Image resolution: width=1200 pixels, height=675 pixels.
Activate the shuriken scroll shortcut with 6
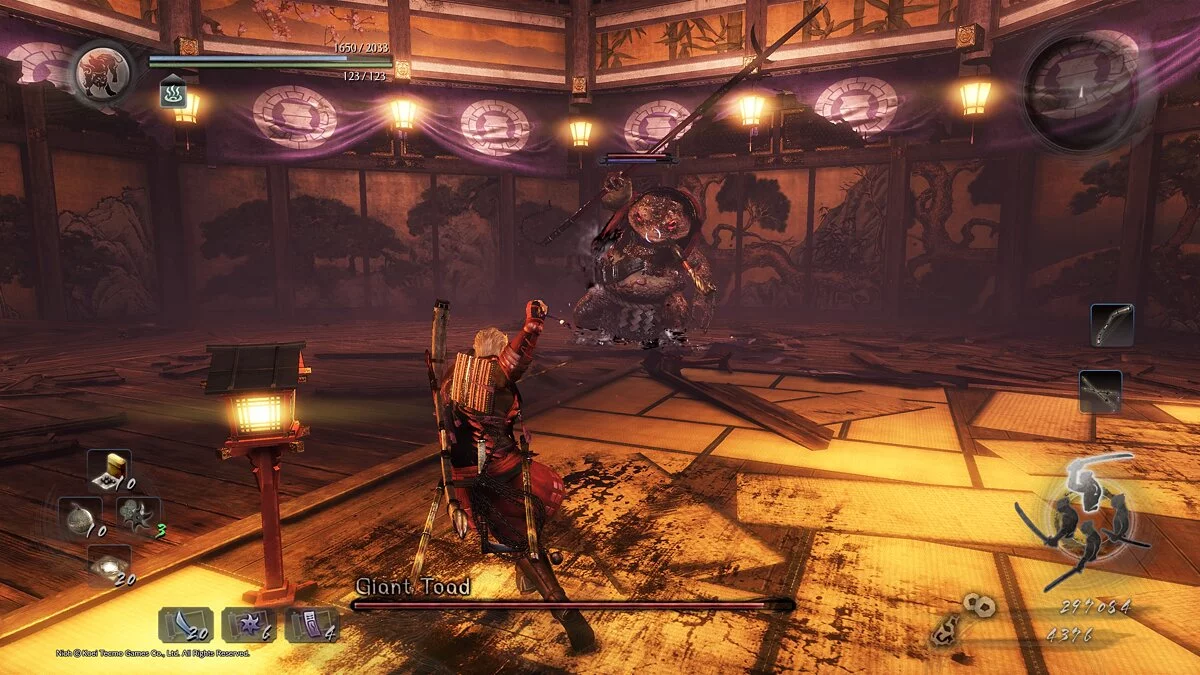(247, 625)
